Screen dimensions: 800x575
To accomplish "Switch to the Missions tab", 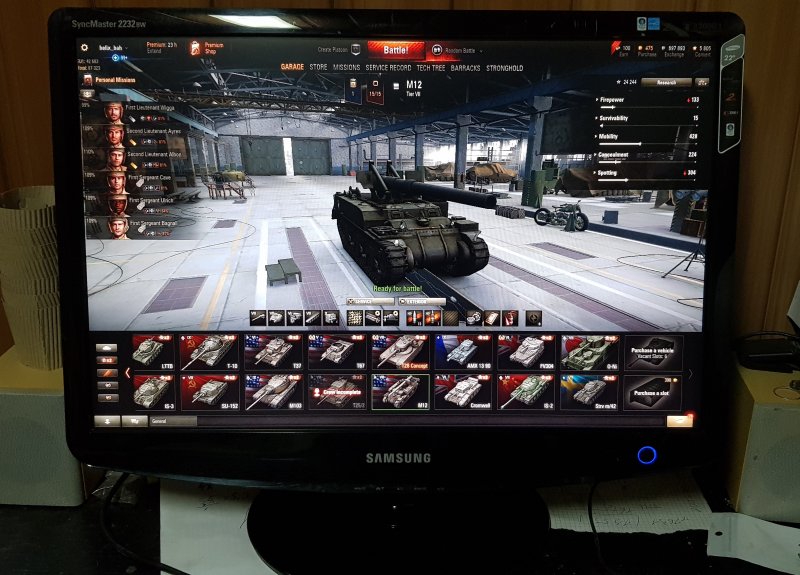I will [x=346, y=68].
